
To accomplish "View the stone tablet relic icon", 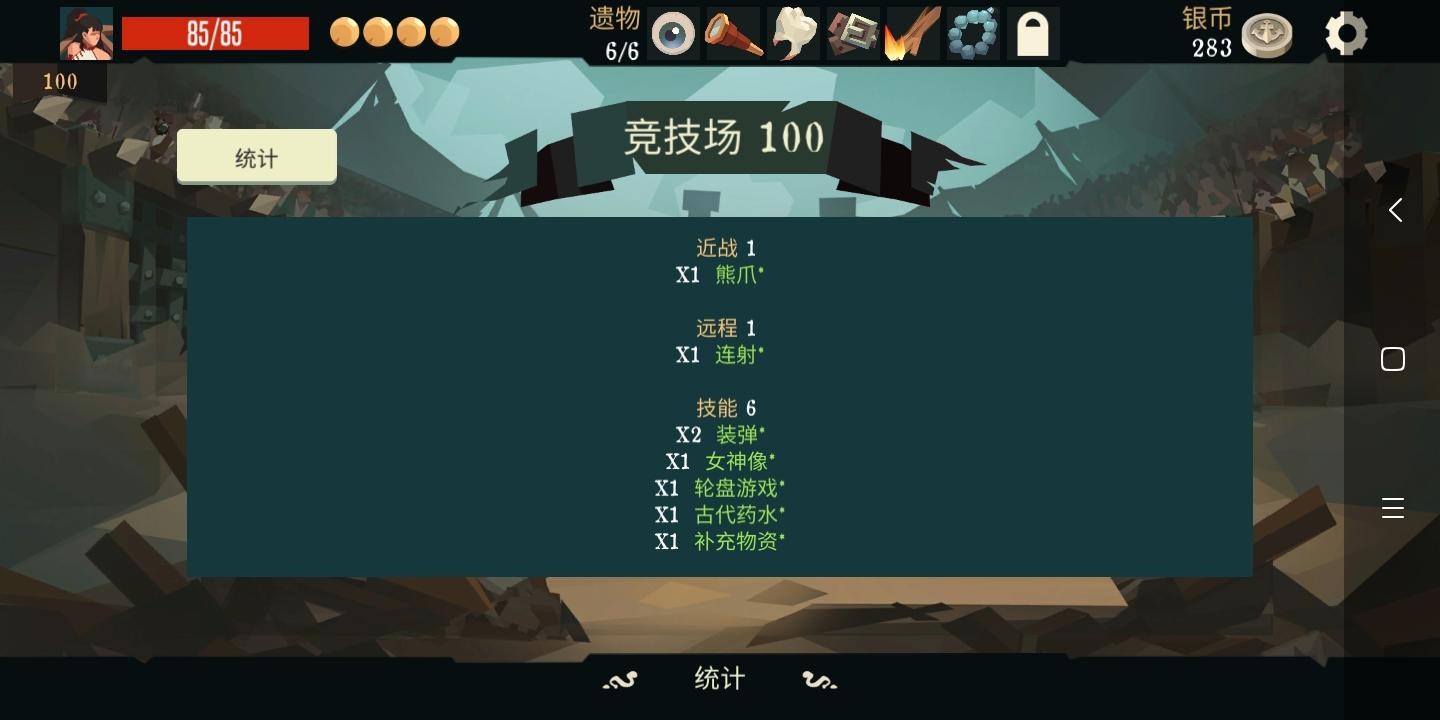I will 852,33.
